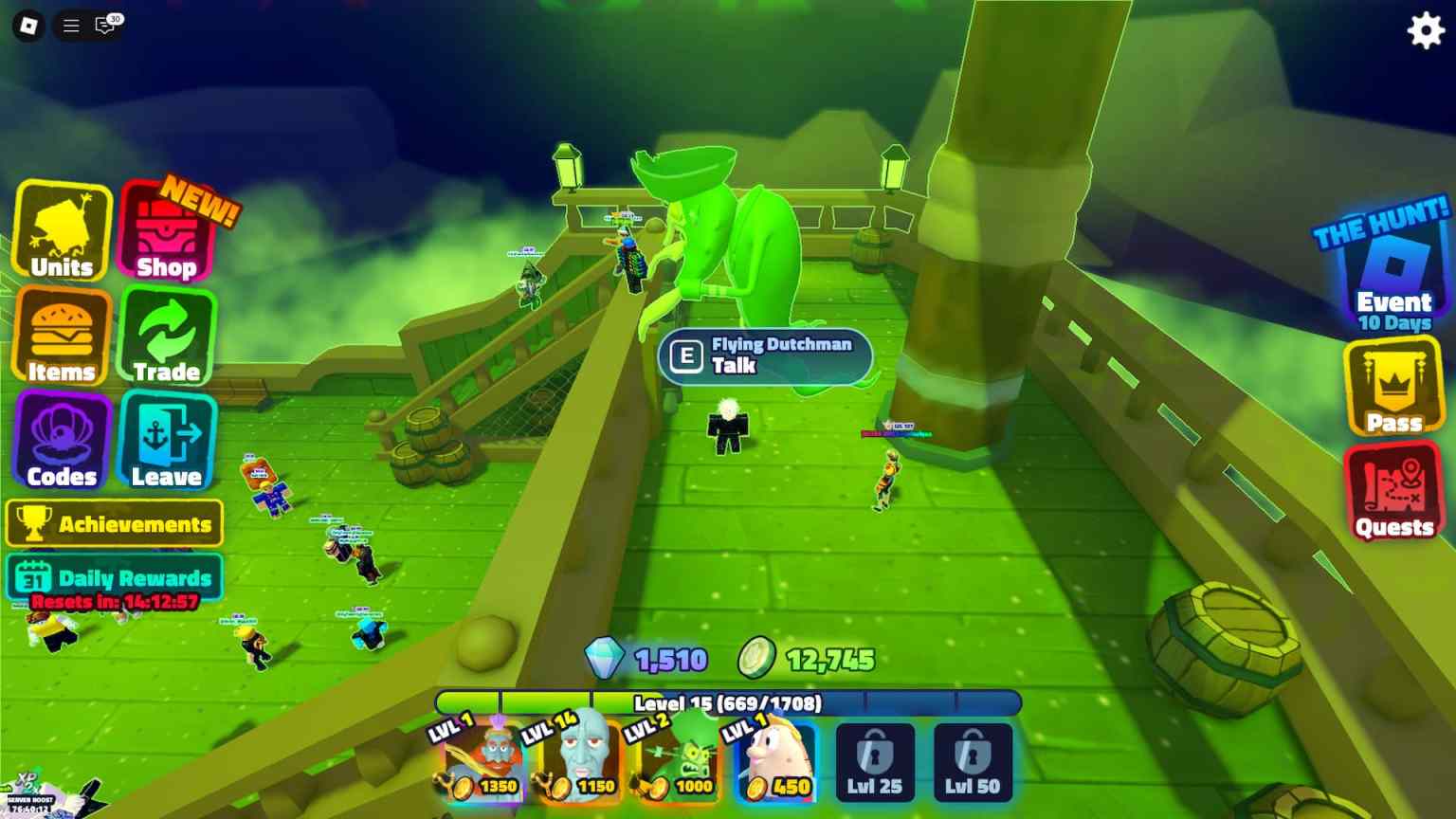Open the chat bubble with 30 notifications
Screen dimensions: 1456x819
pyautogui.click(x=106, y=26)
